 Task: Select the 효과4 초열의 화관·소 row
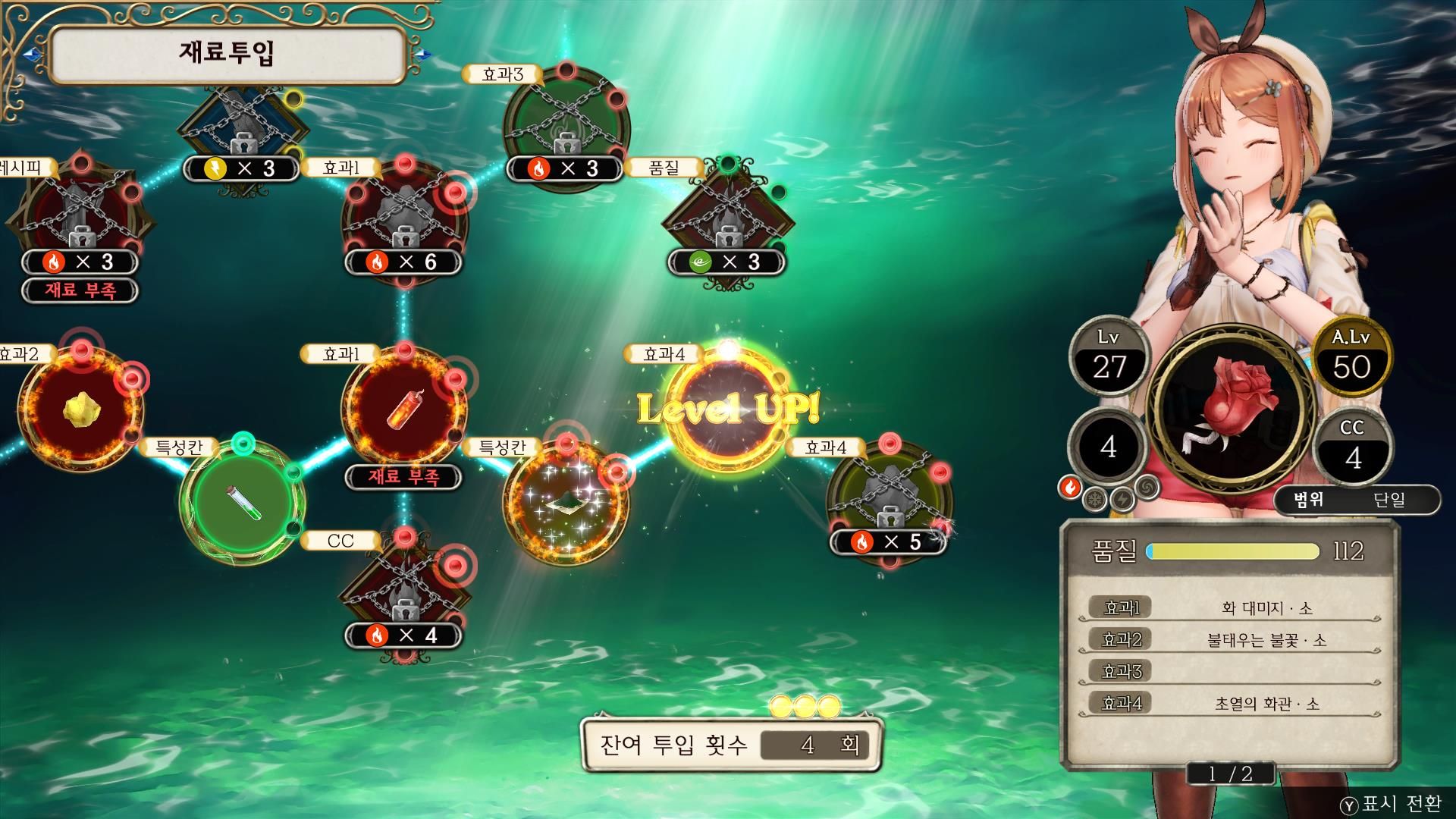(1228, 704)
